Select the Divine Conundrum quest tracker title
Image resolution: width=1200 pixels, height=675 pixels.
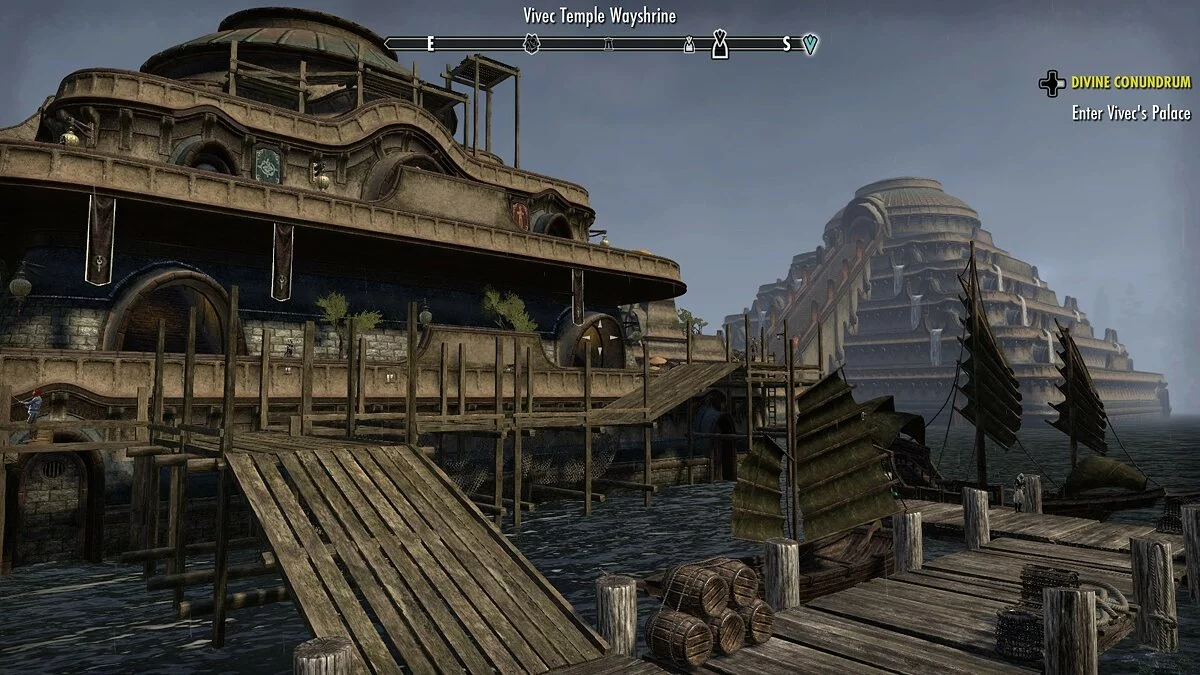(1131, 82)
